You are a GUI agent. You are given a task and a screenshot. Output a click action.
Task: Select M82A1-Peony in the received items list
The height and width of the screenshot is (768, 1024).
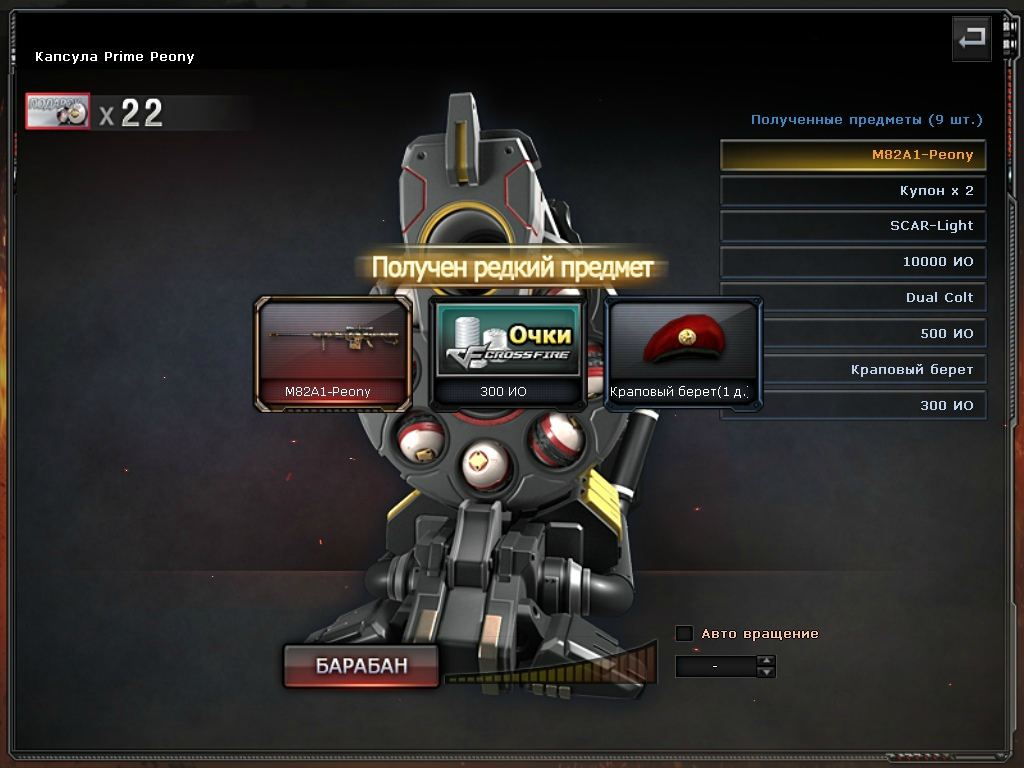853,155
